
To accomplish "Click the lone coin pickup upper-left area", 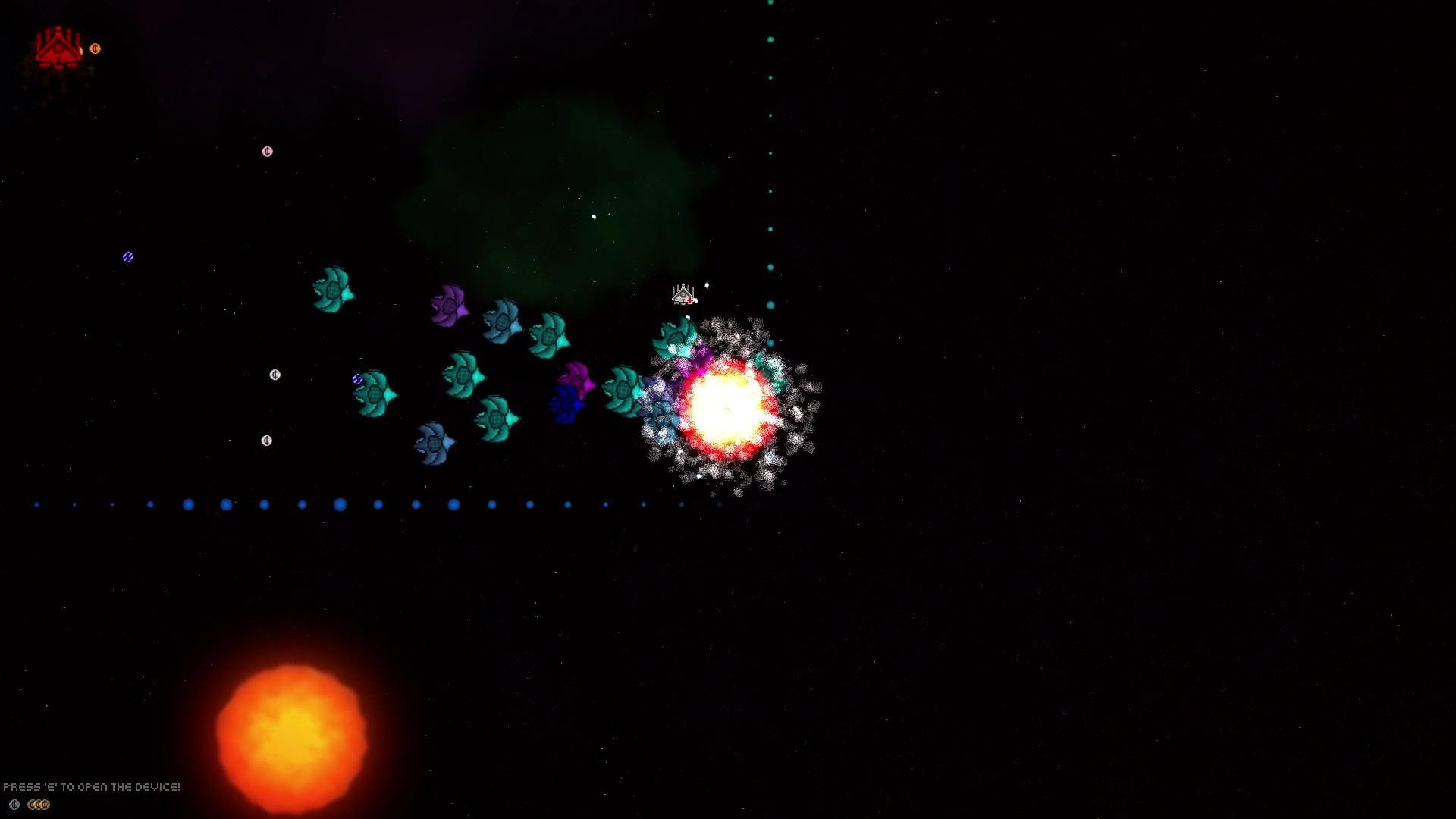I will coord(267,151).
